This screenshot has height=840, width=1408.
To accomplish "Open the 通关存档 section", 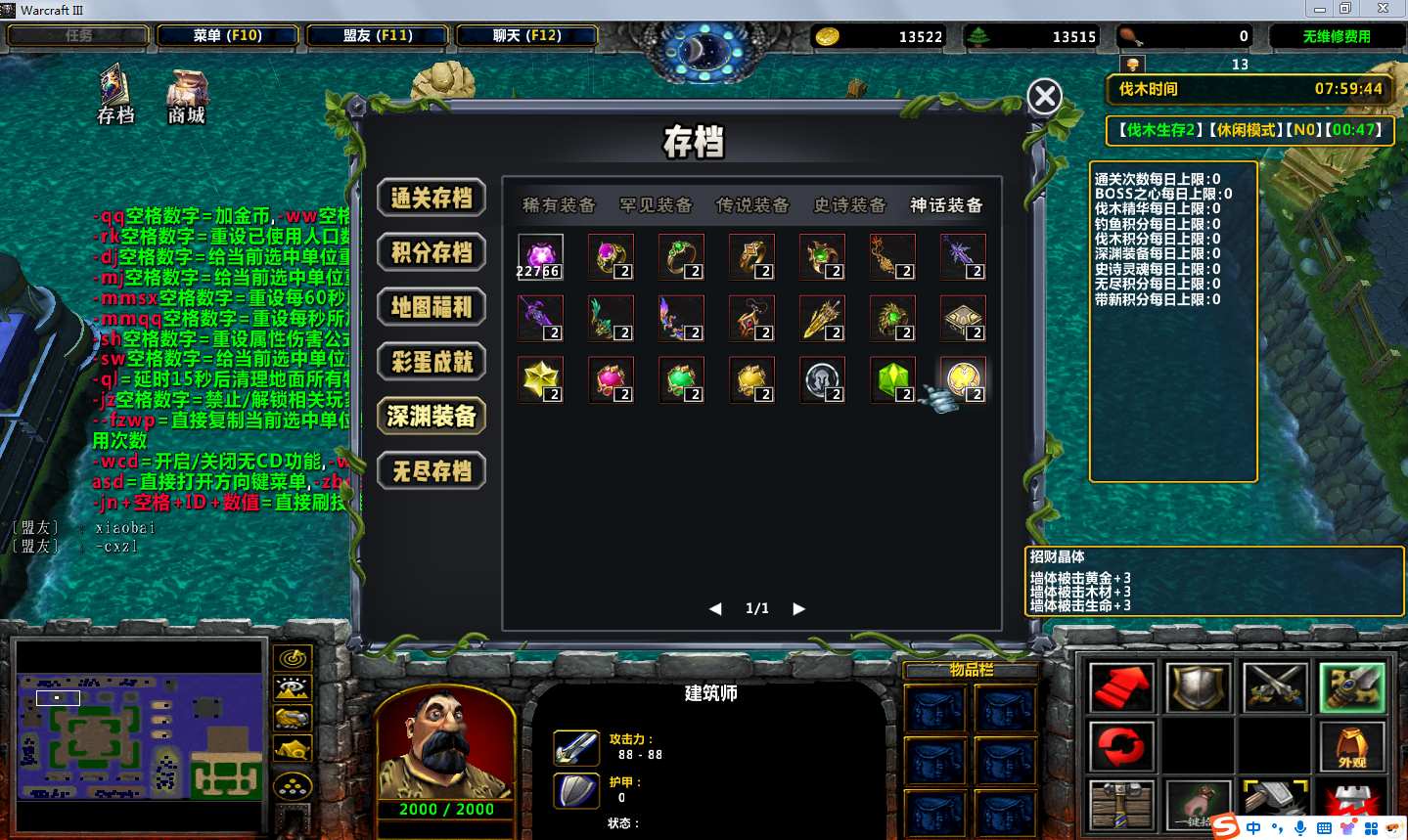I will (x=431, y=199).
